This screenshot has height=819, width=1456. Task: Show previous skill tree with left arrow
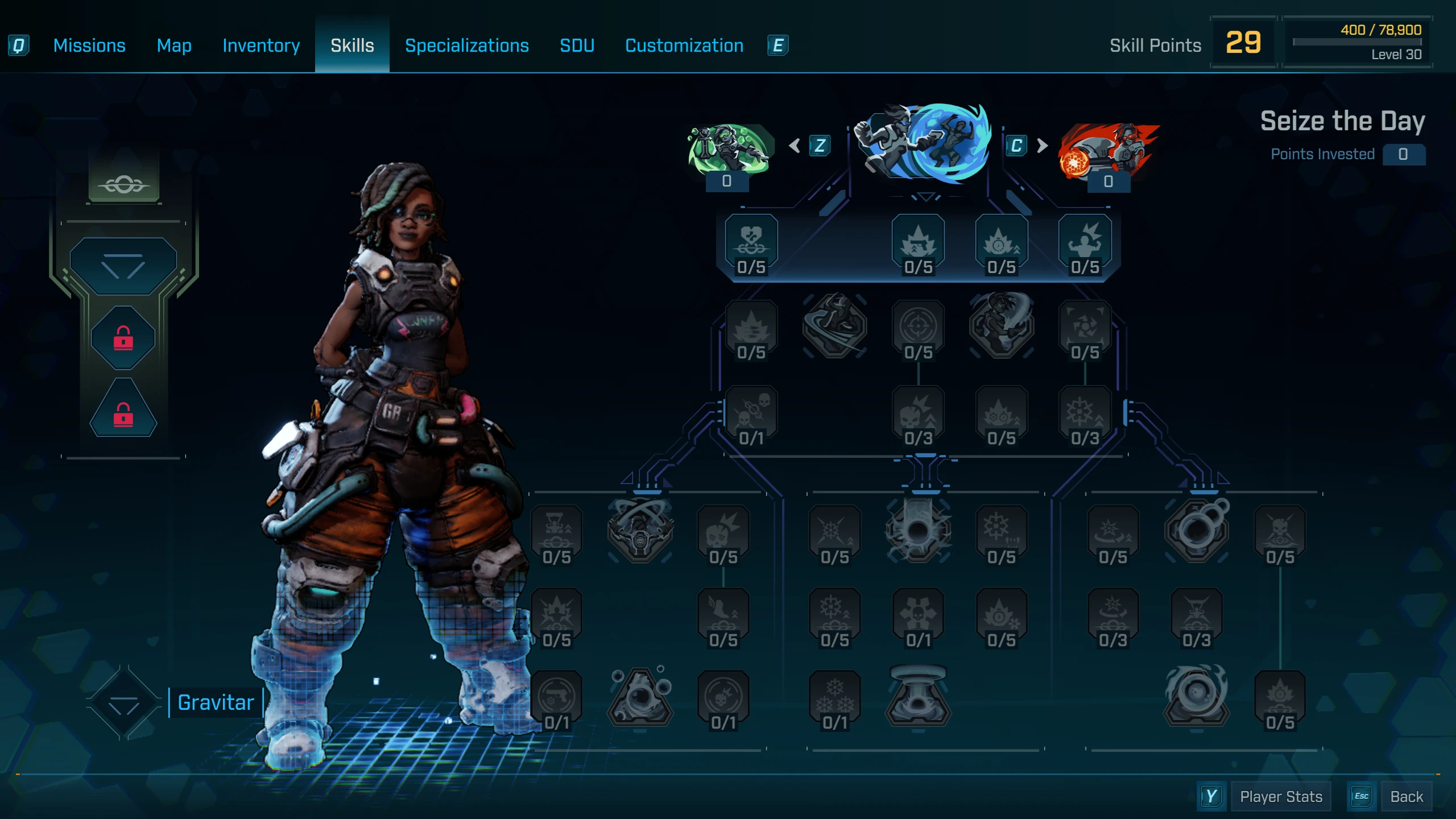(x=795, y=146)
